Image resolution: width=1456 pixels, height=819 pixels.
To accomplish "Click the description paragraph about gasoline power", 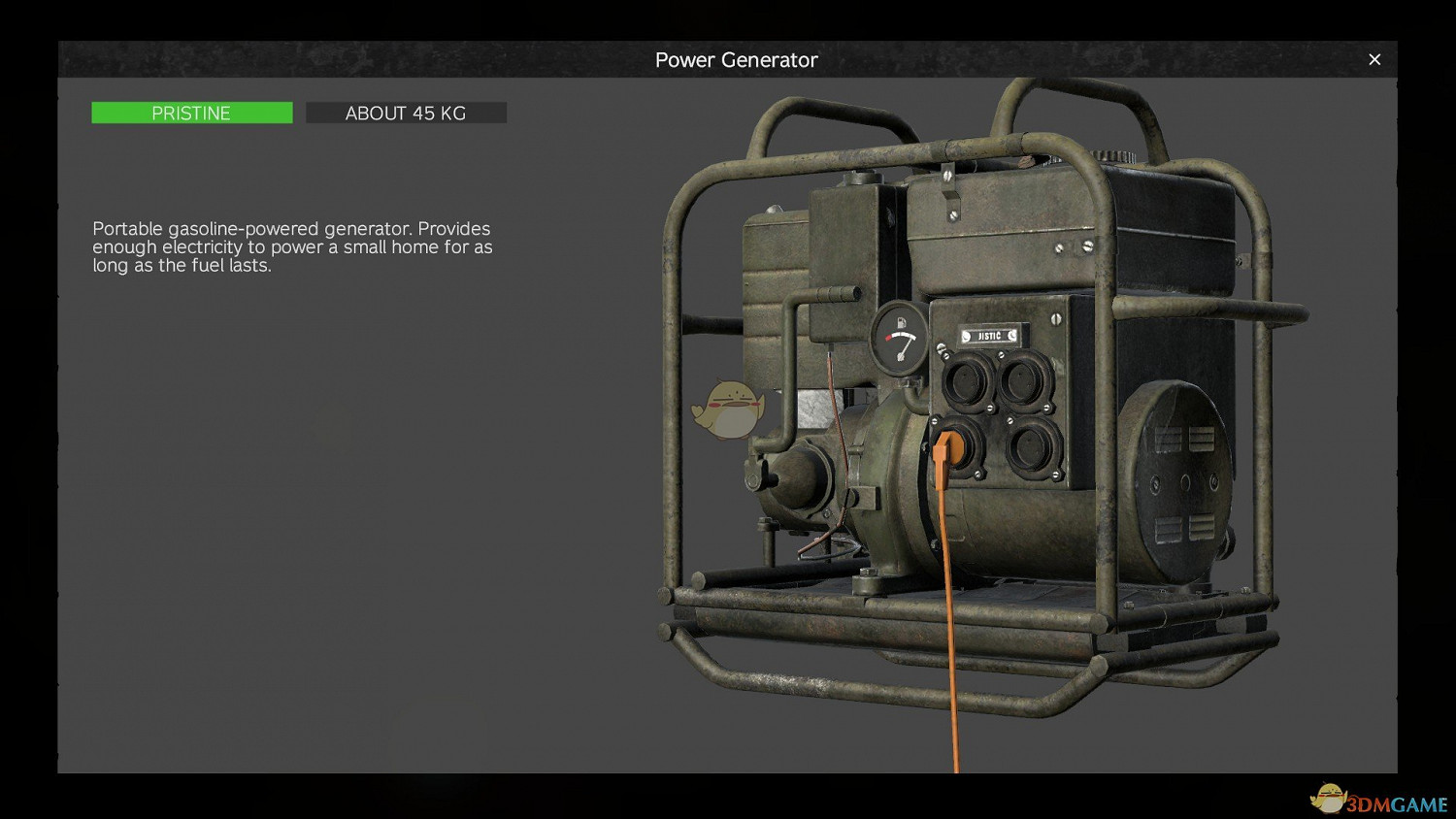I will 291,247.
